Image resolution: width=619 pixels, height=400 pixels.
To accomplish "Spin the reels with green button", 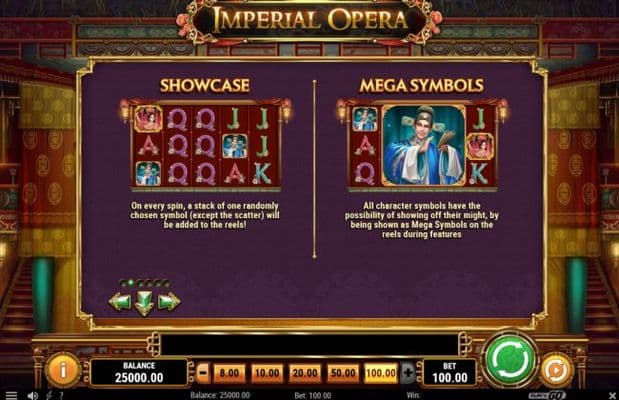I will [510, 360].
